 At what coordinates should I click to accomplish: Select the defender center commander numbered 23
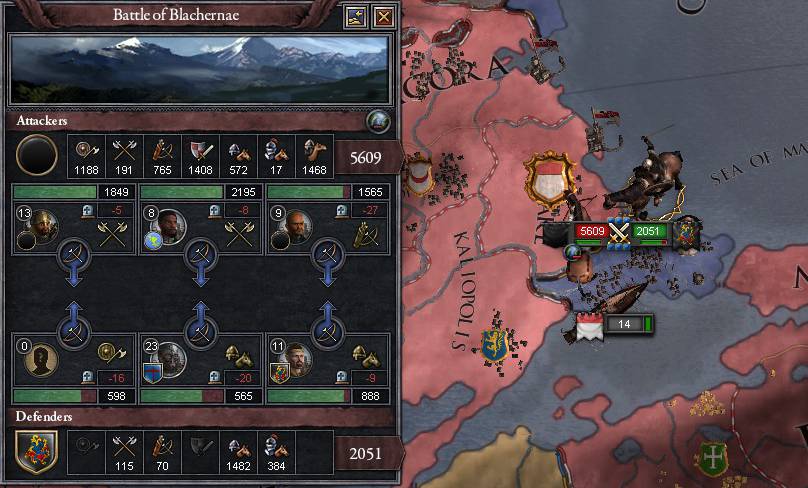[168, 359]
